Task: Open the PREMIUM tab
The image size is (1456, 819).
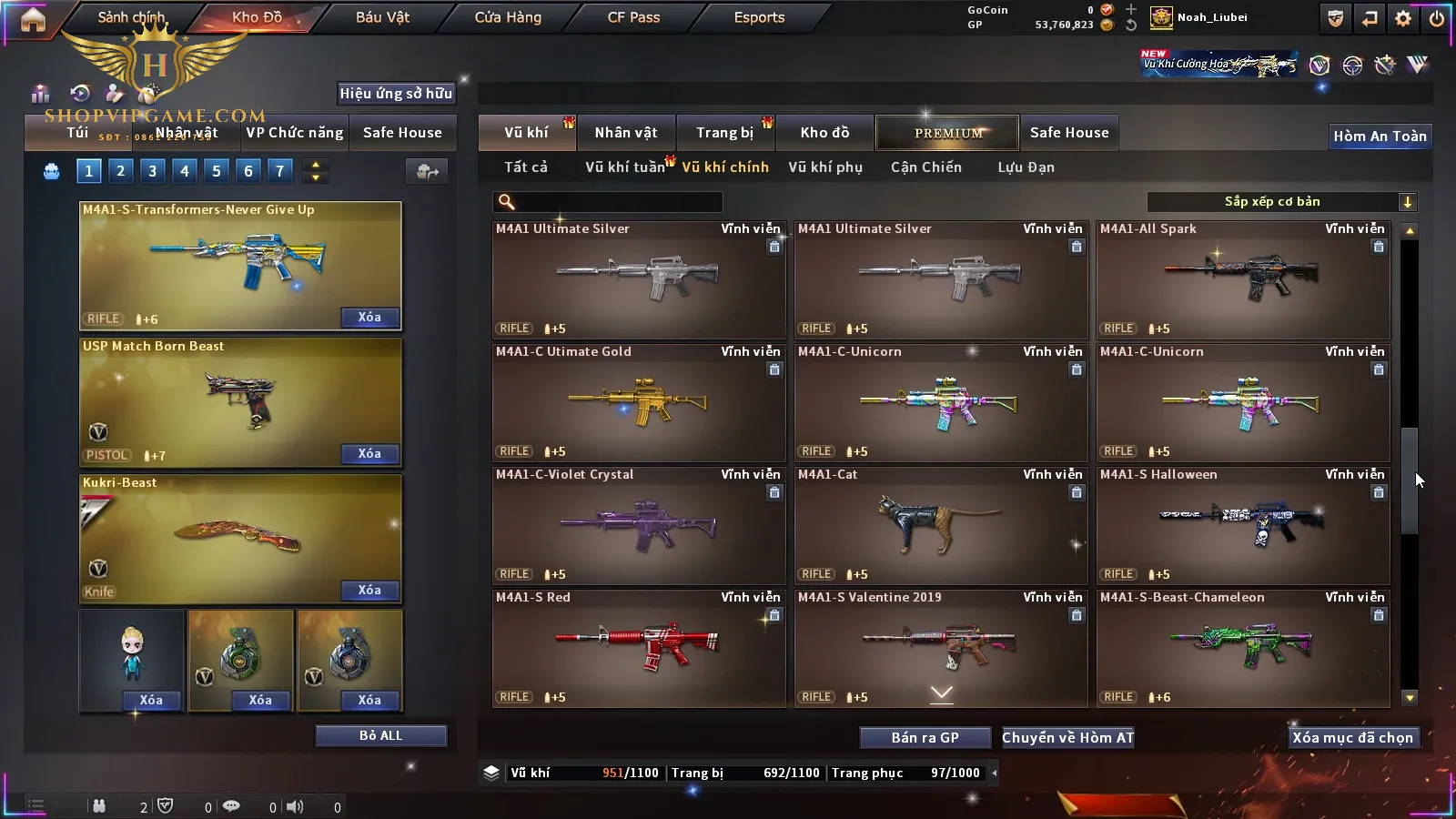Action: point(947,133)
